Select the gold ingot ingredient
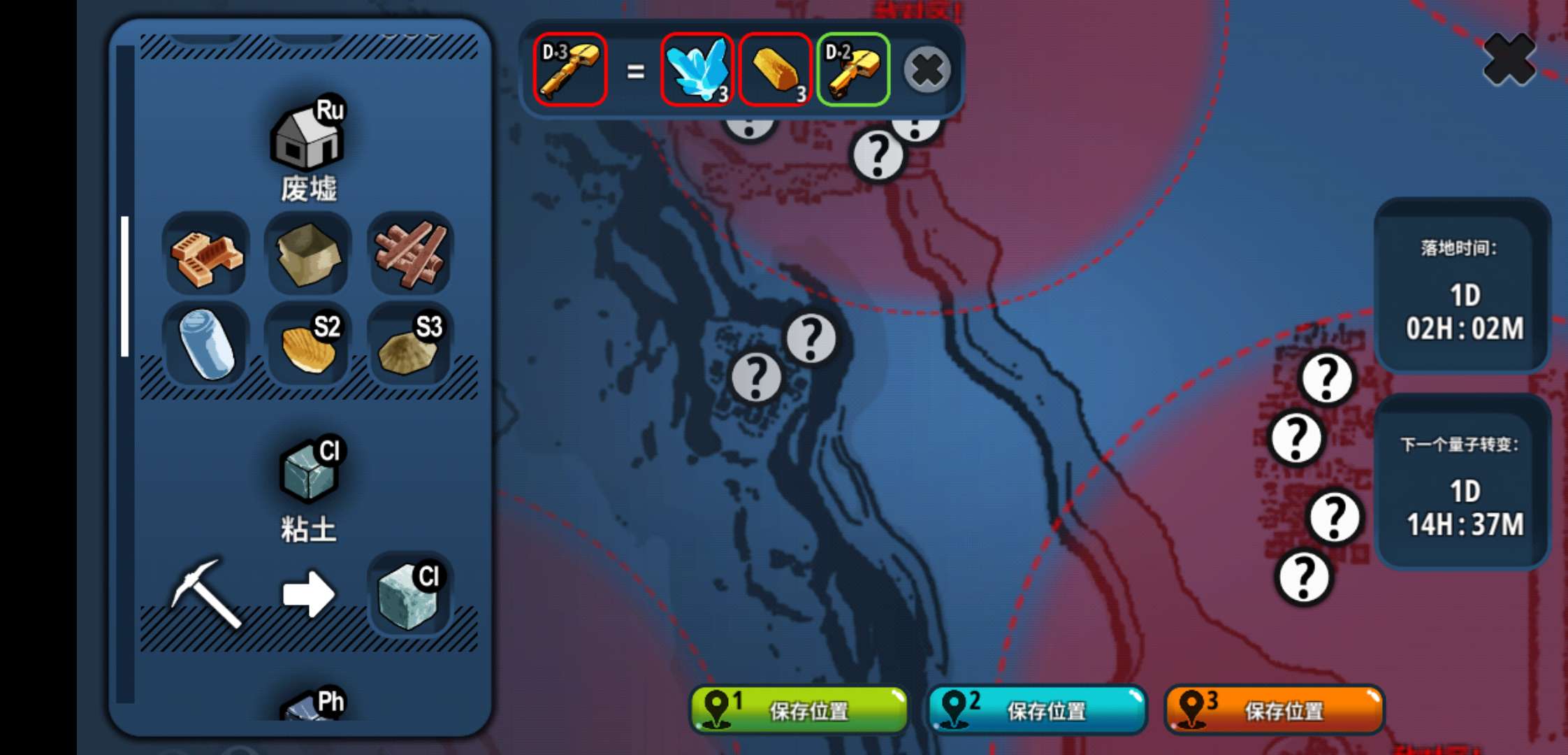 (x=775, y=70)
